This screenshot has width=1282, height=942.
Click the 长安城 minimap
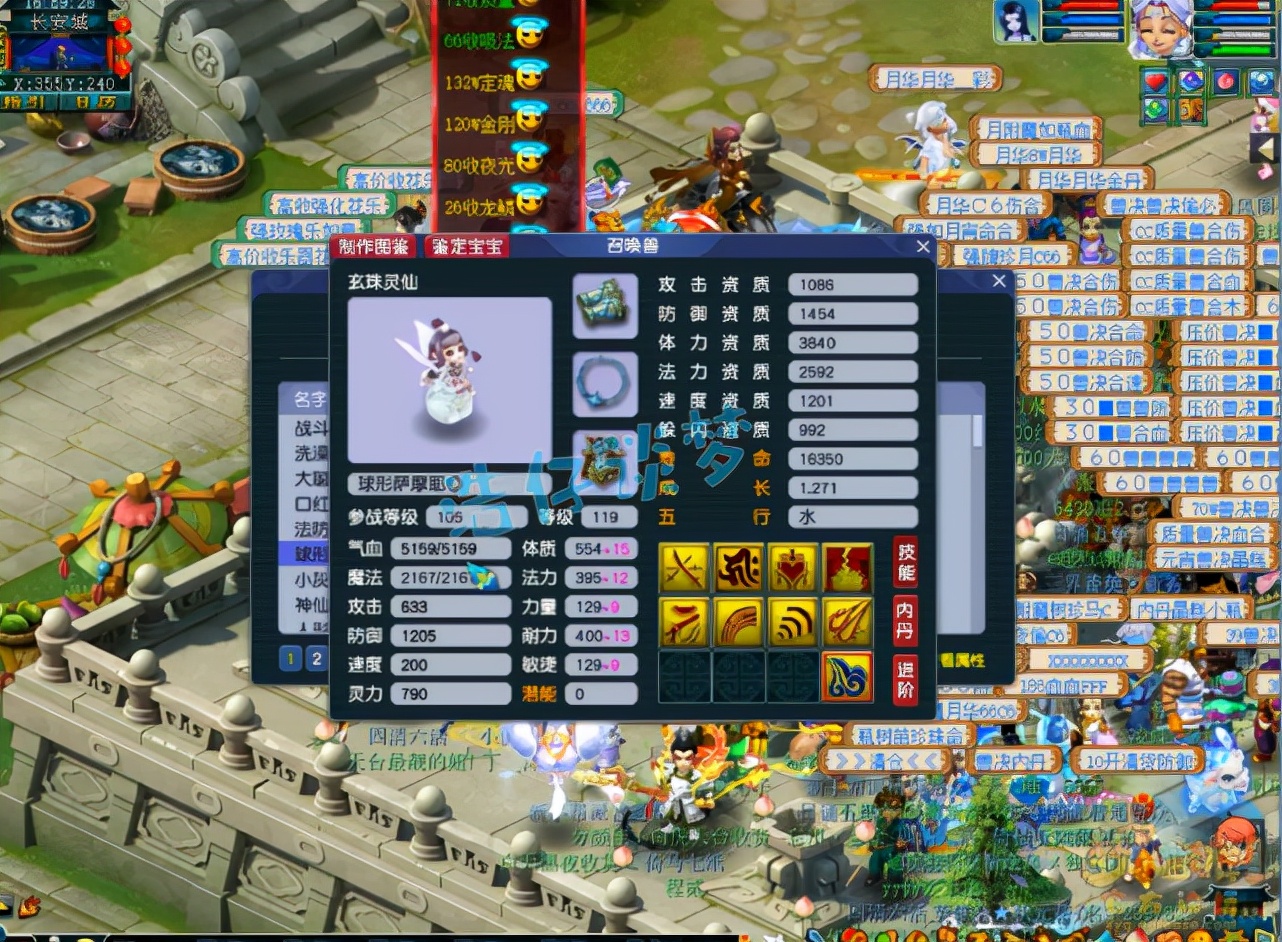pyautogui.click(x=60, y=50)
